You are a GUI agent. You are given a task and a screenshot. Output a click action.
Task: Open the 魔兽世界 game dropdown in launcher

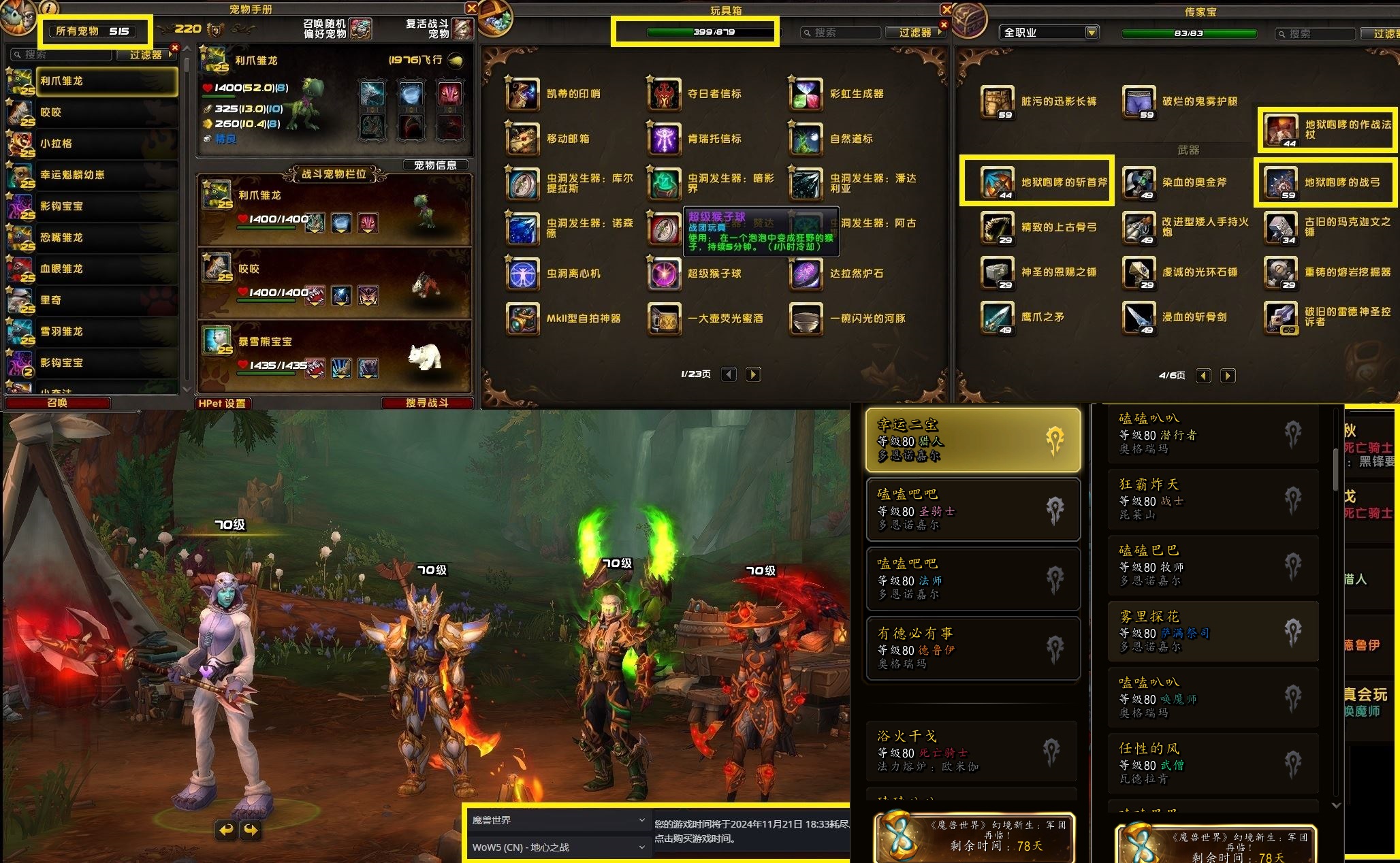(x=558, y=820)
